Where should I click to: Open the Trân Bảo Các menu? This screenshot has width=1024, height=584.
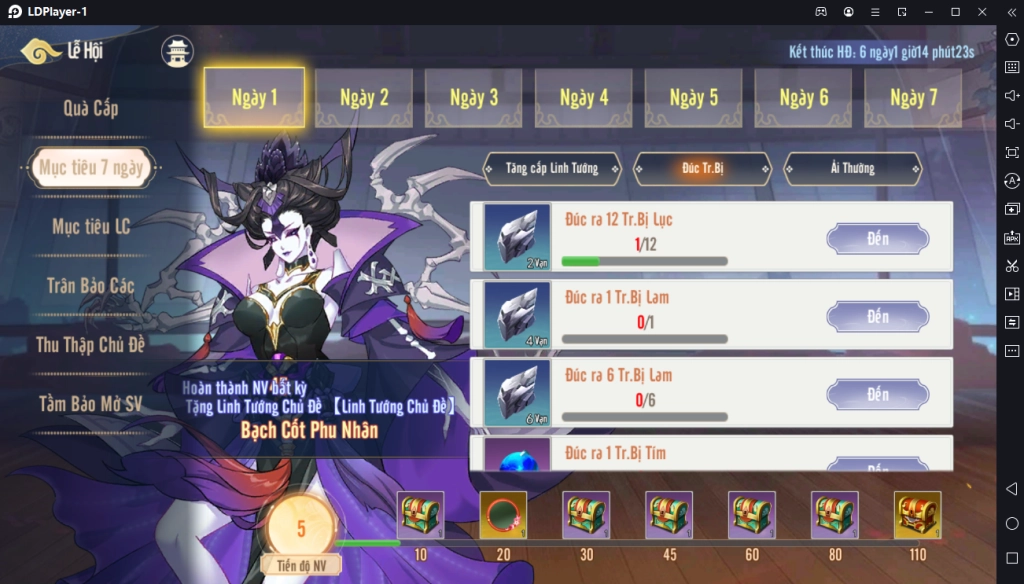coord(91,286)
